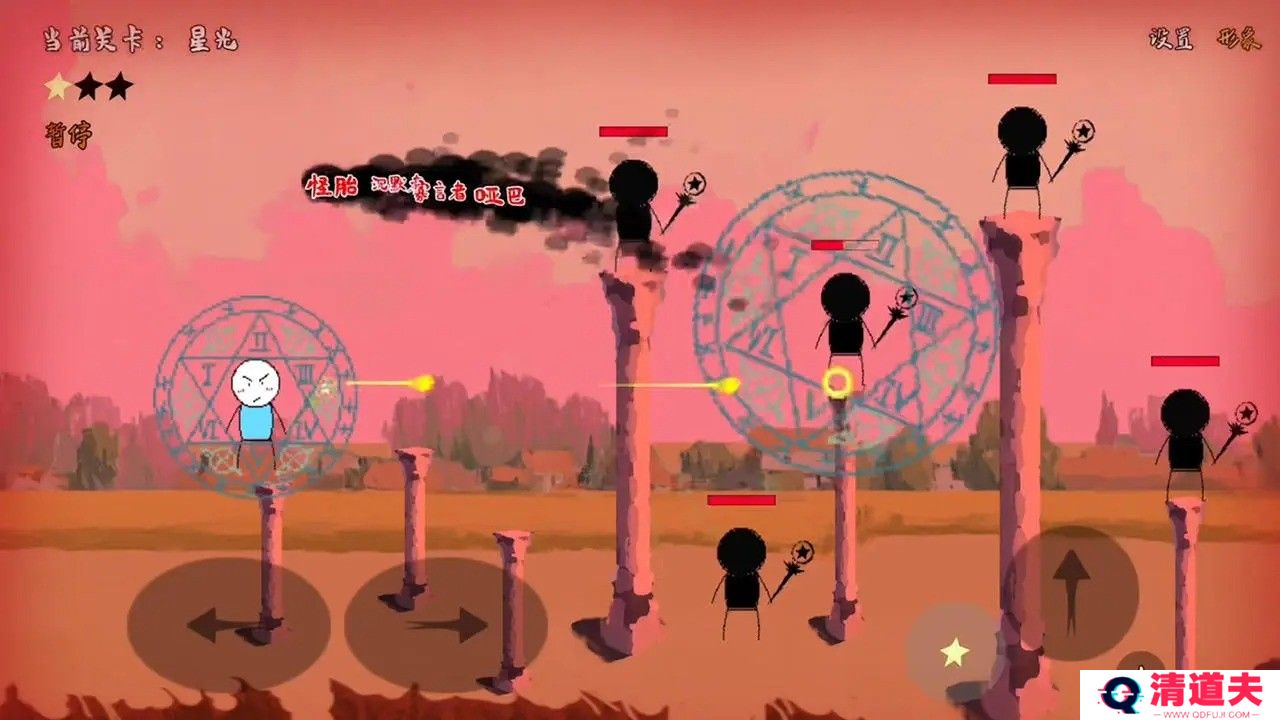Open the 设置 settings menu
This screenshot has height=720, width=1280.
coord(1173,39)
